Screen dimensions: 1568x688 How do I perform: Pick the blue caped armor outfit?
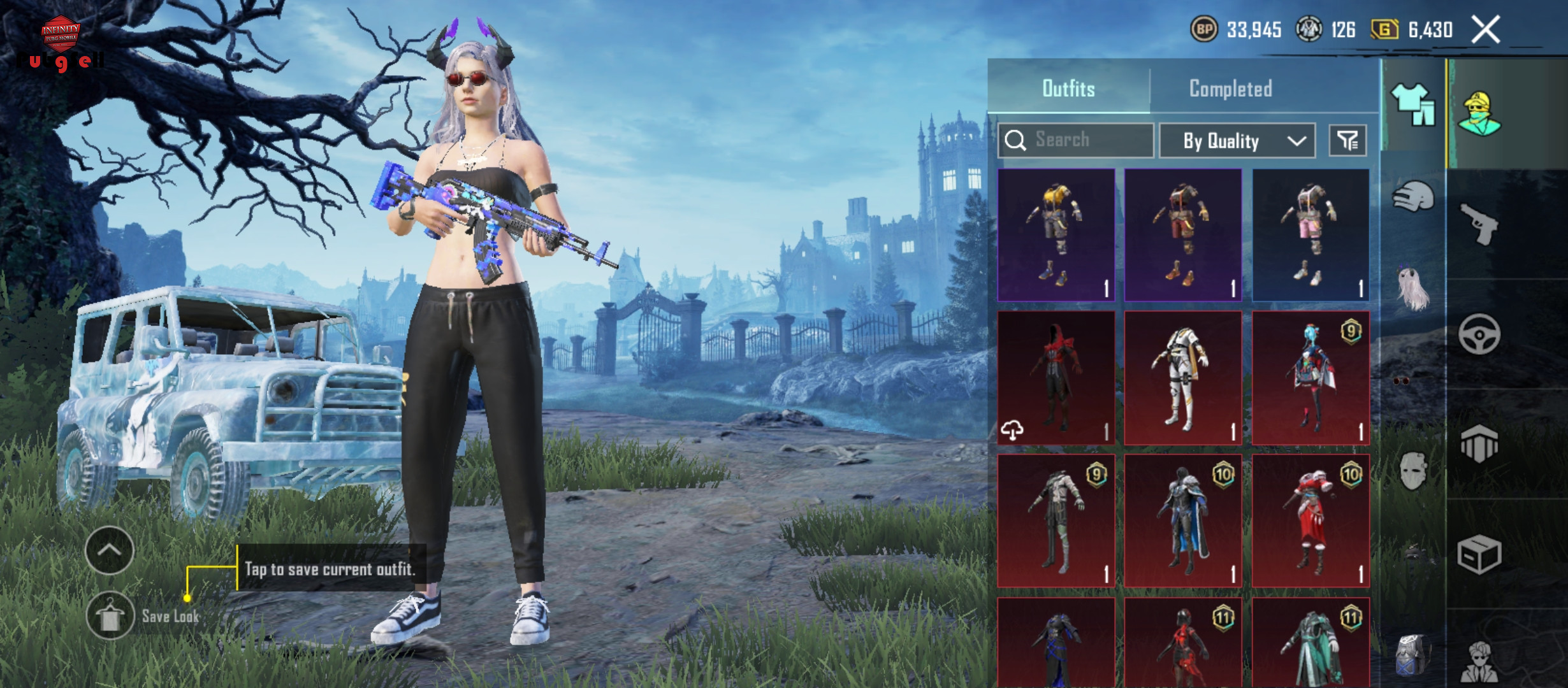tap(1183, 520)
